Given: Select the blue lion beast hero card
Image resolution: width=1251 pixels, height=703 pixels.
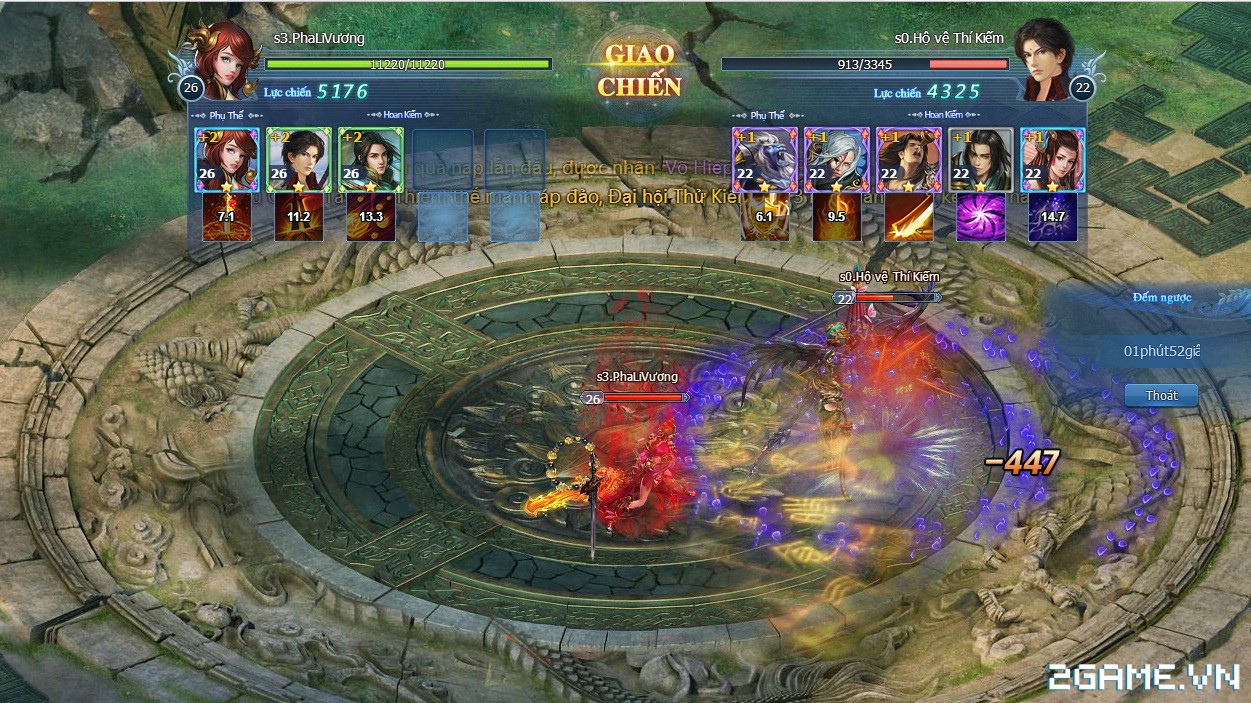Looking at the screenshot, I should pos(765,159).
